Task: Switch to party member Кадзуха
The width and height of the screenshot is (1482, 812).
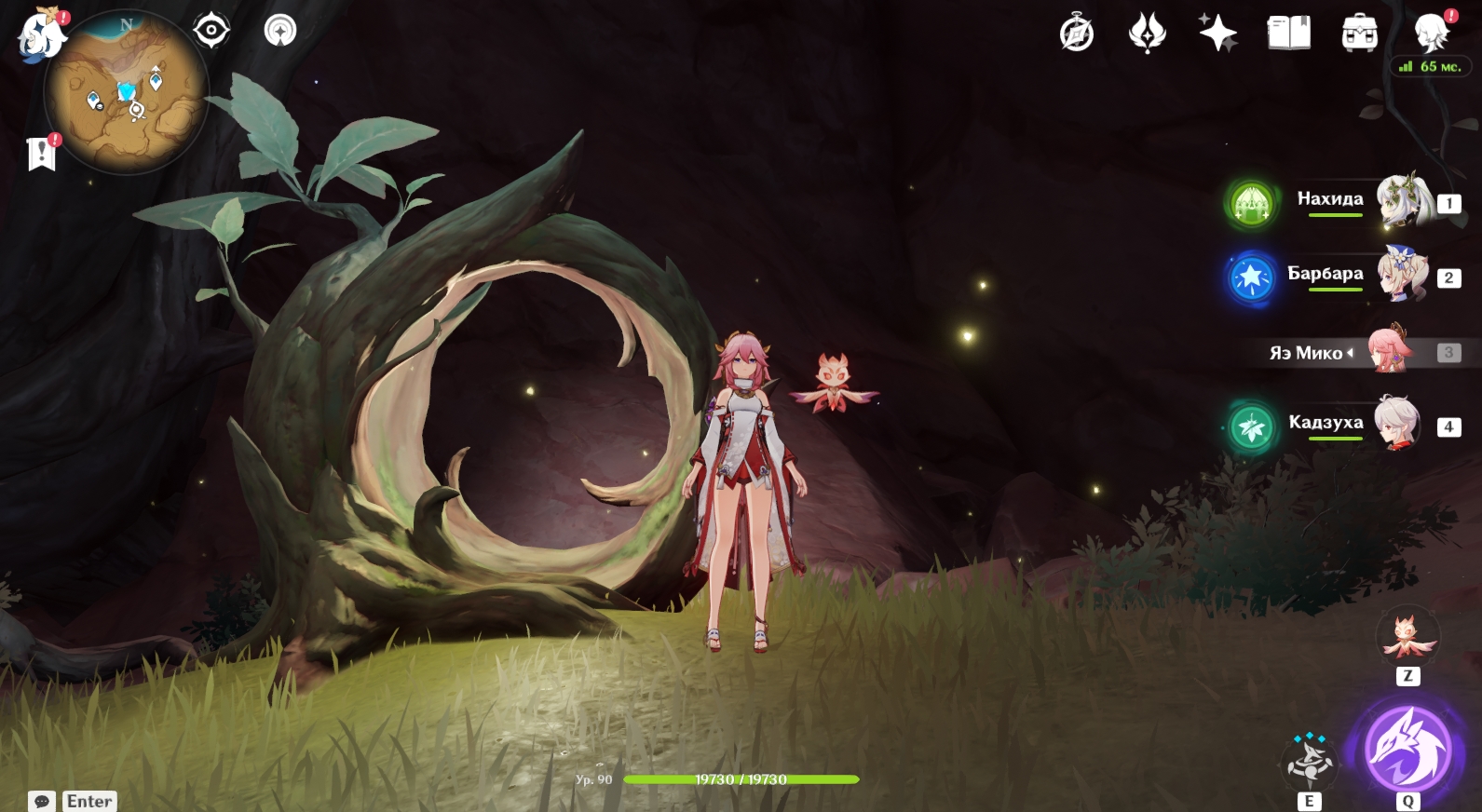Action: point(1397,425)
